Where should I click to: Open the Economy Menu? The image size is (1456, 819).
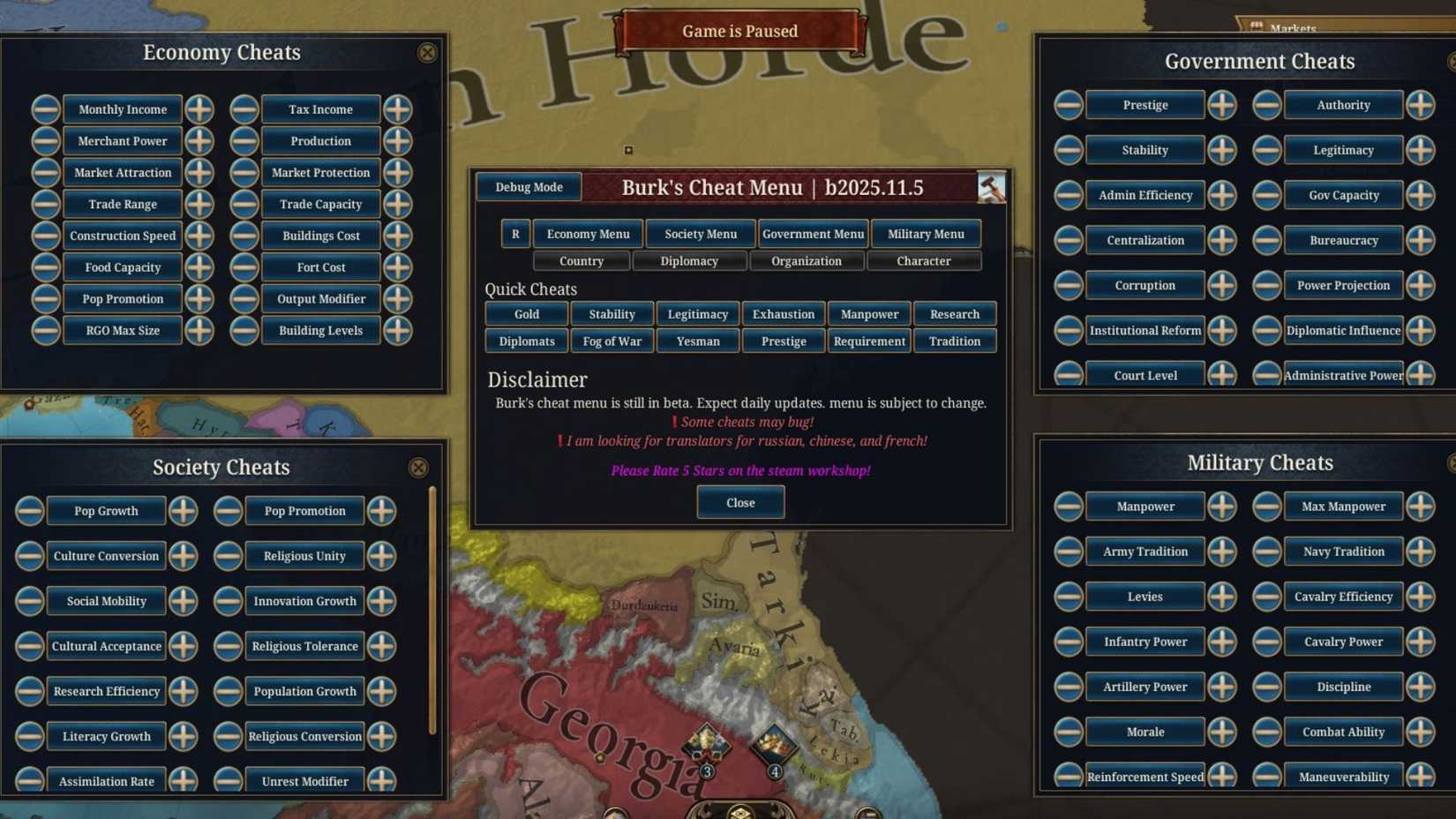pos(588,233)
